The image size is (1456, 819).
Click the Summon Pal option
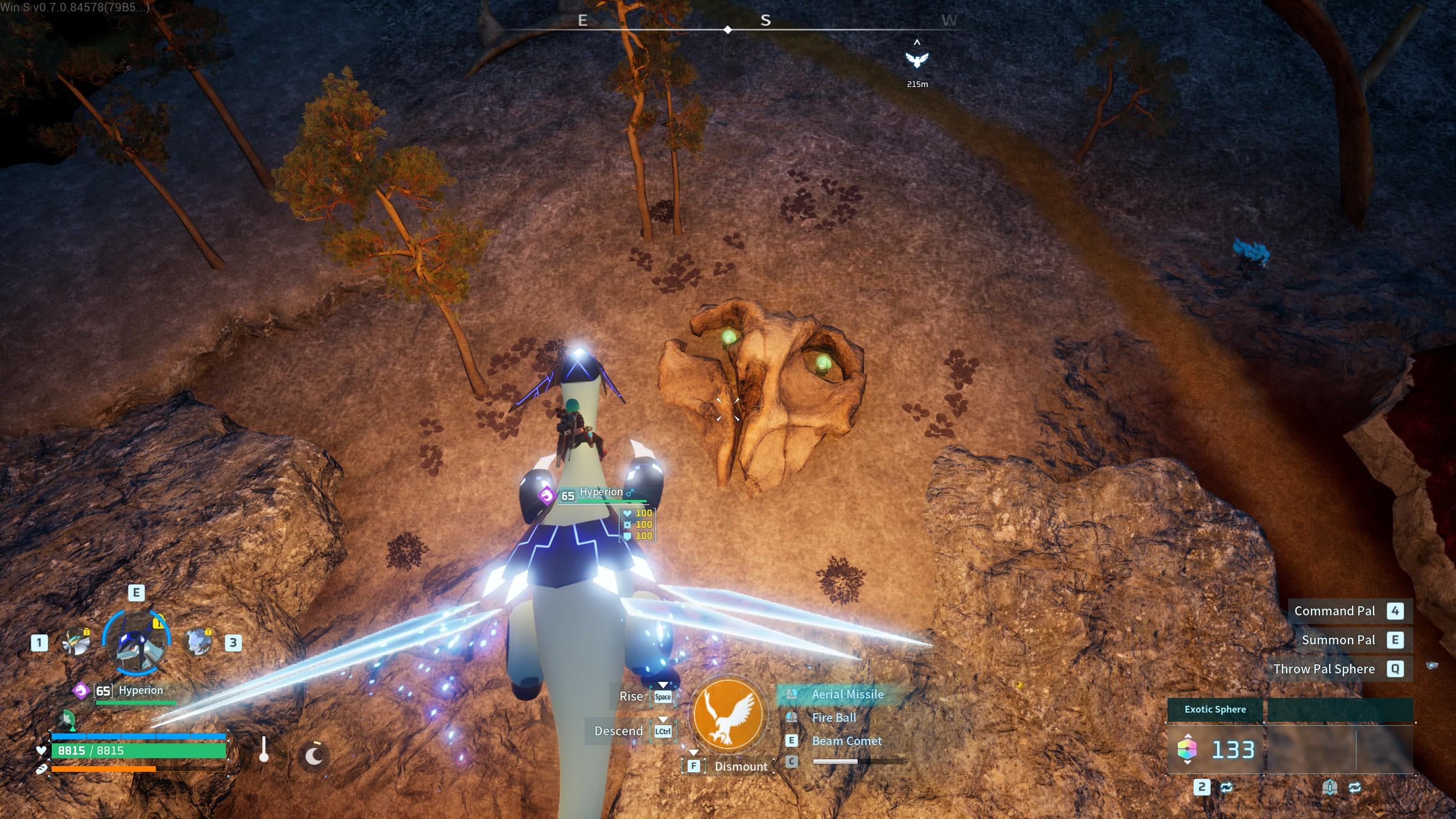point(1338,640)
